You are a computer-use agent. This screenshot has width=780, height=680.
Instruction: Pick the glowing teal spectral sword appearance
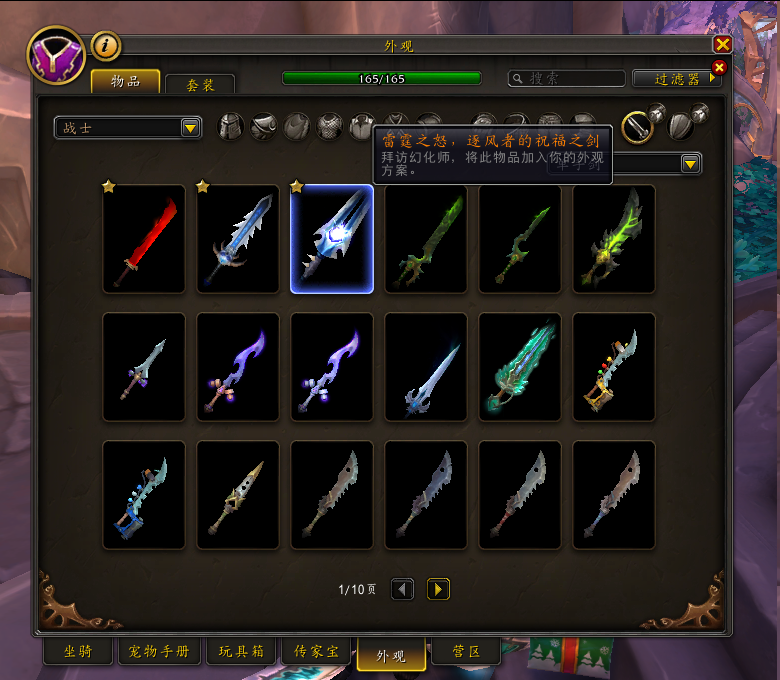point(520,367)
